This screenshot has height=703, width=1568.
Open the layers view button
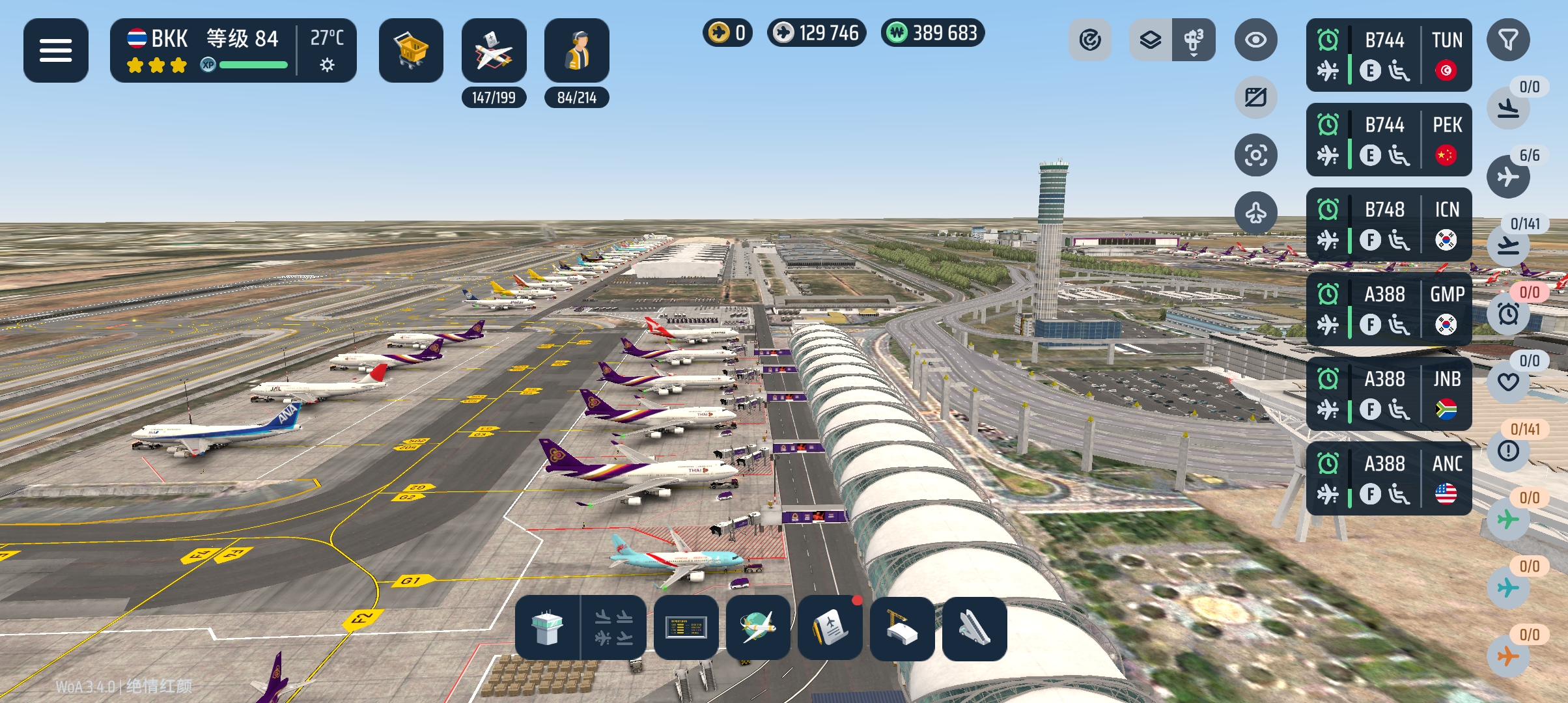pos(1151,40)
